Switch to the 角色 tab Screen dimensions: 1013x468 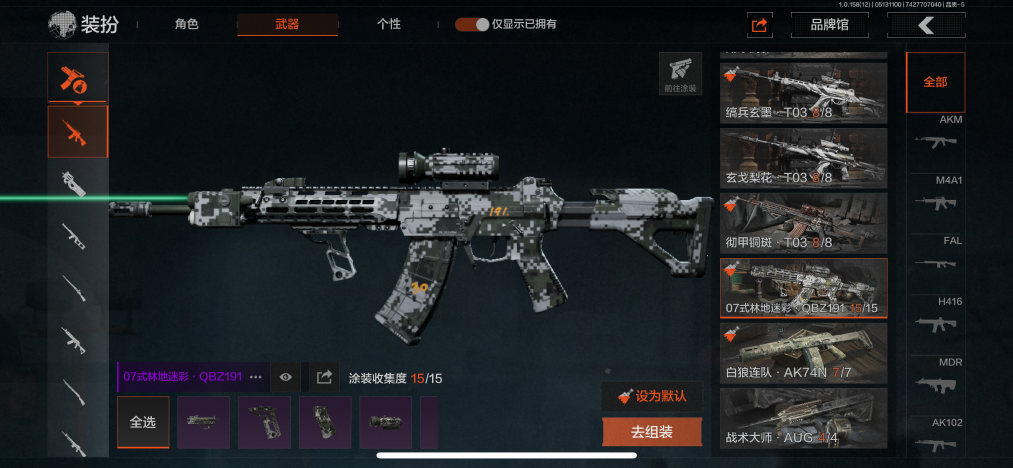(x=186, y=24)
